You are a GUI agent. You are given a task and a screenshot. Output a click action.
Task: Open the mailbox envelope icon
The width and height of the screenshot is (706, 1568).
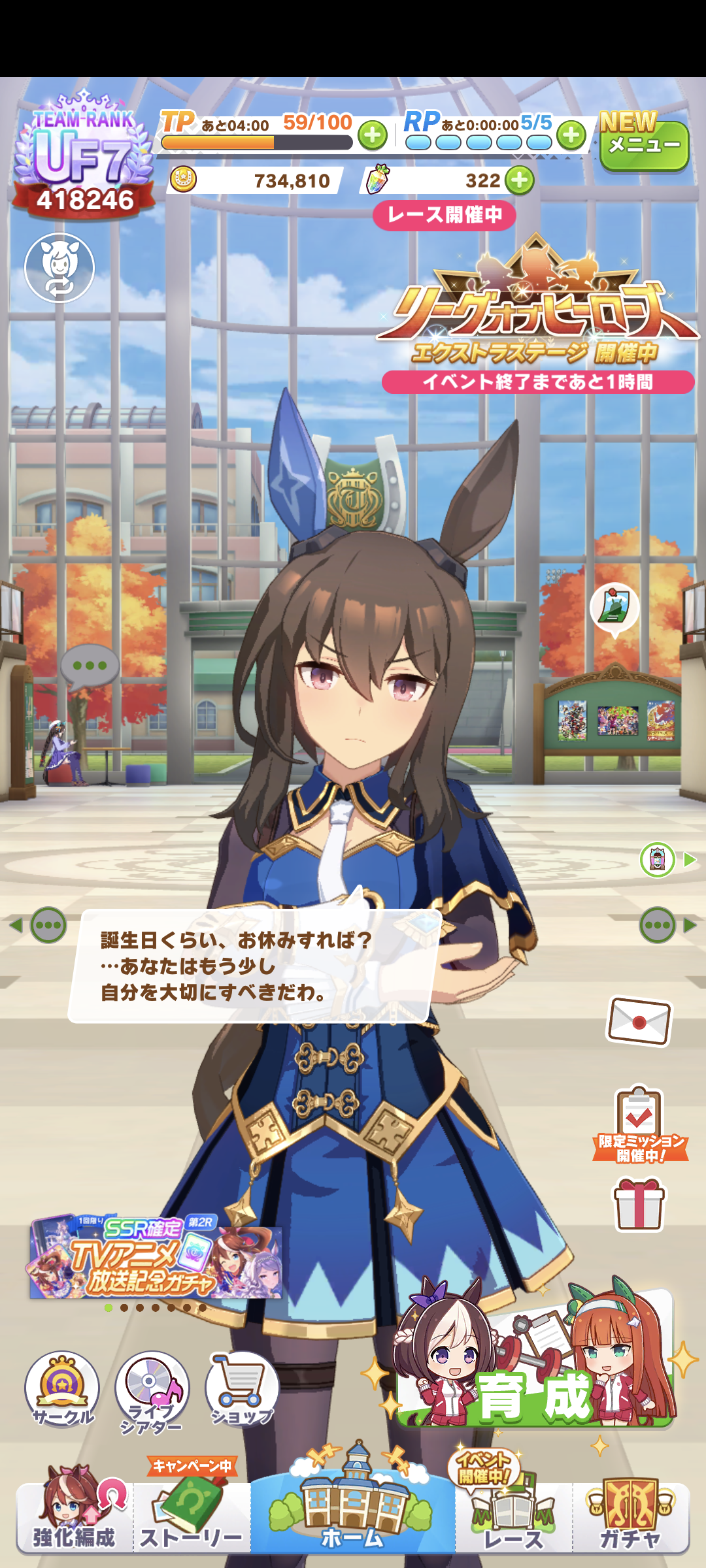point(639,1021)
